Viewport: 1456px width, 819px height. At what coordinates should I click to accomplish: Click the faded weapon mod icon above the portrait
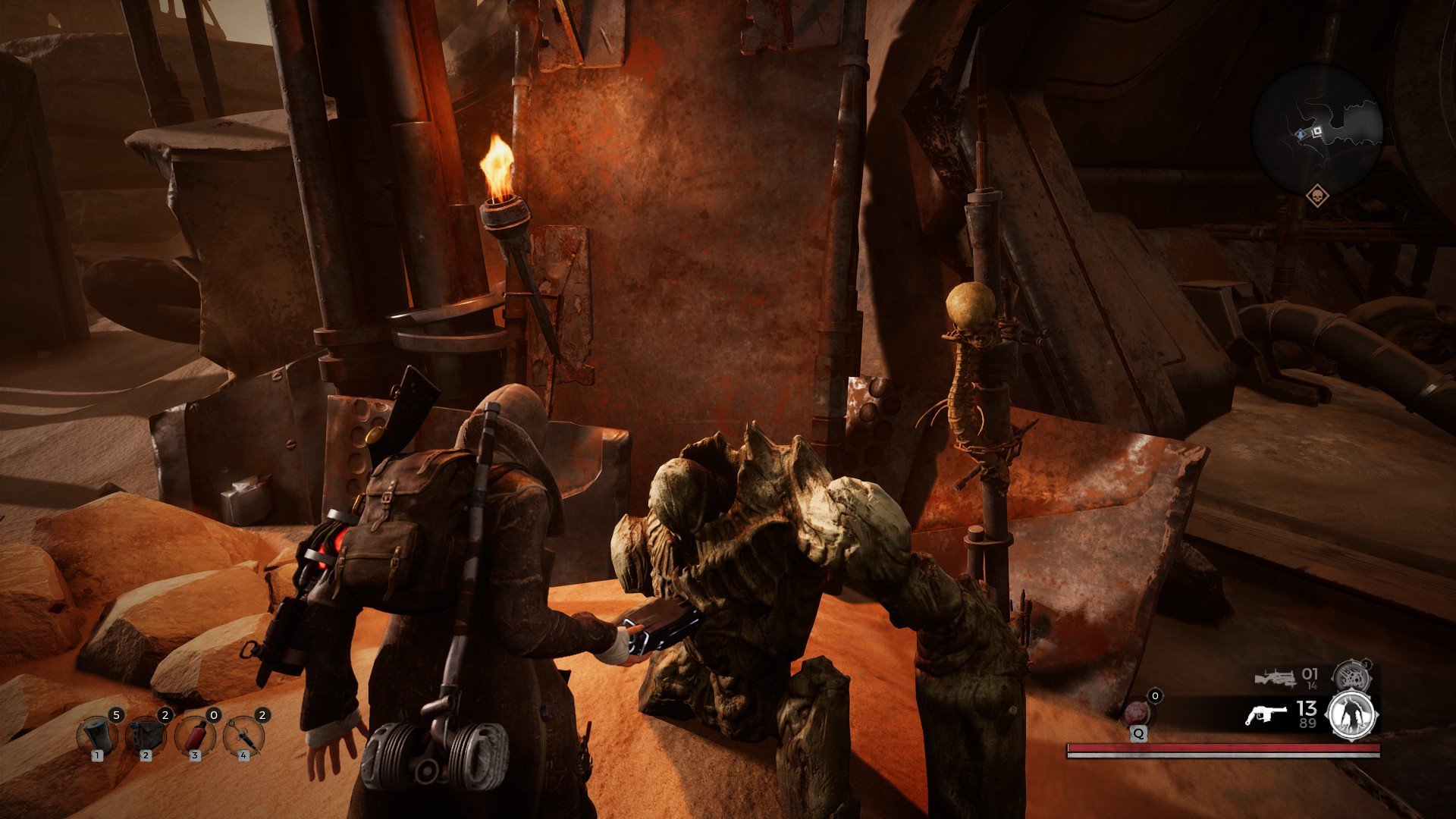coord(1351,675)
